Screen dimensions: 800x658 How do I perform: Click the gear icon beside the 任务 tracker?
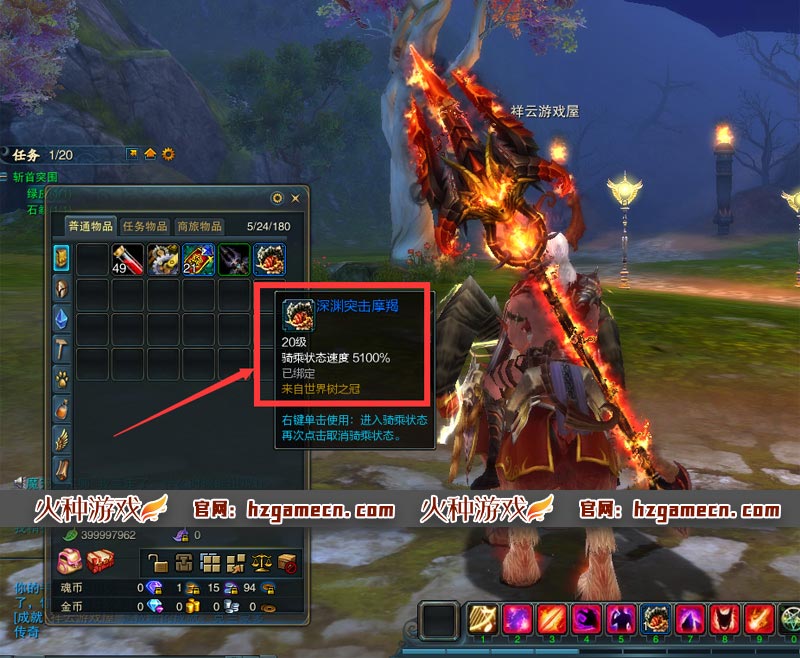[x=168, y=154]
